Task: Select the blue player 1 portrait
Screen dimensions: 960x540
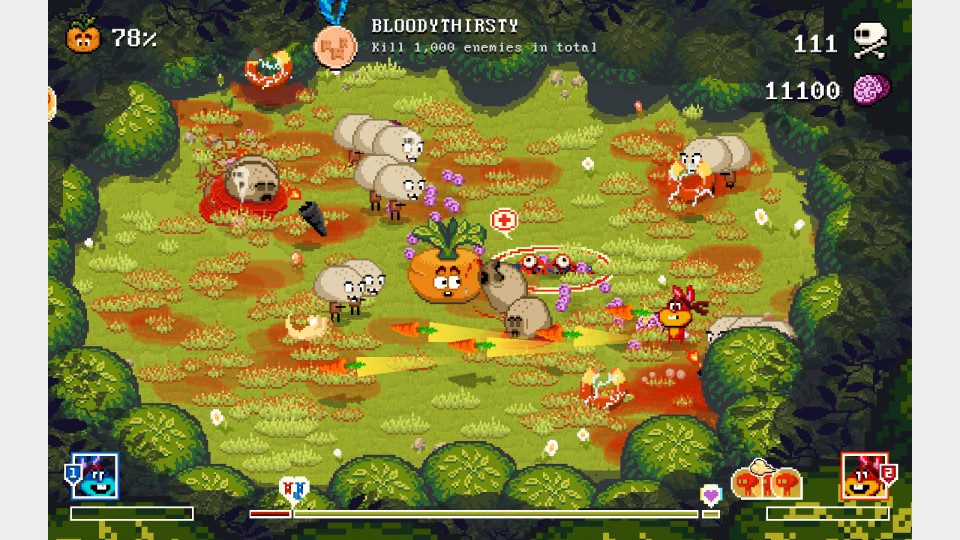Action: click(x=95, y=476)
